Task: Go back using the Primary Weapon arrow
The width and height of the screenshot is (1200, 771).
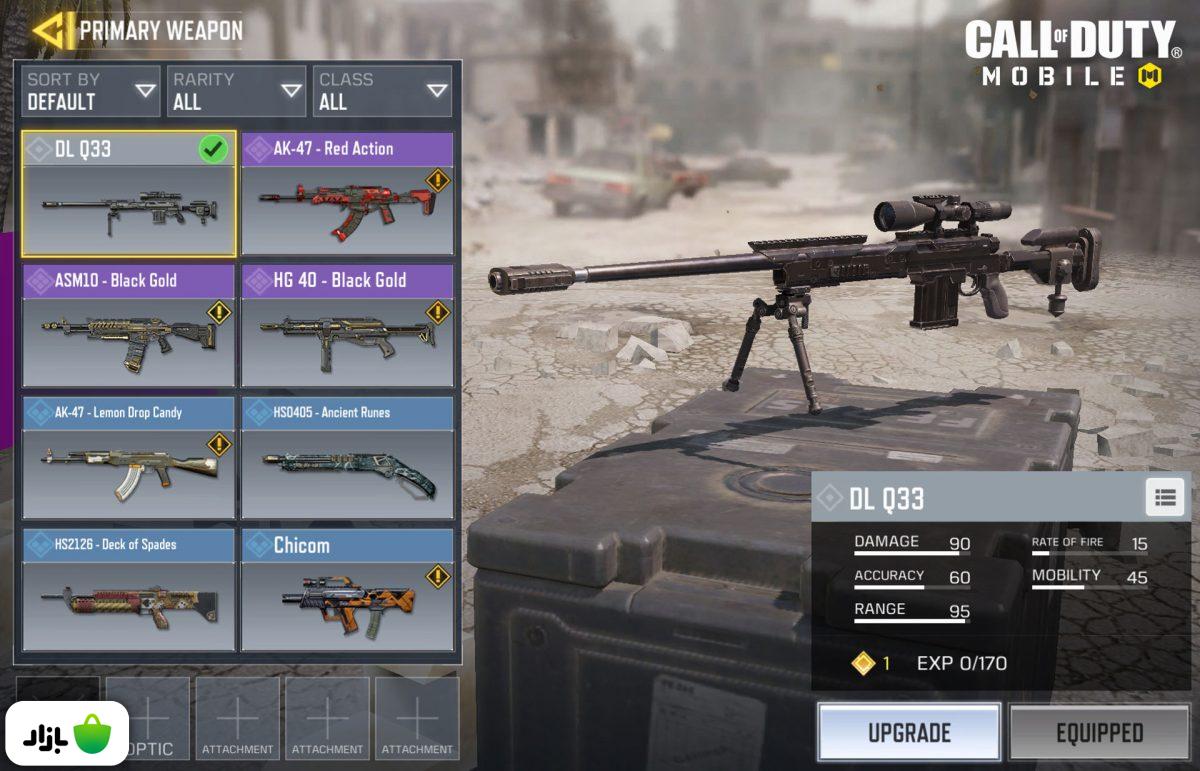Action: (x=52, y=31)
